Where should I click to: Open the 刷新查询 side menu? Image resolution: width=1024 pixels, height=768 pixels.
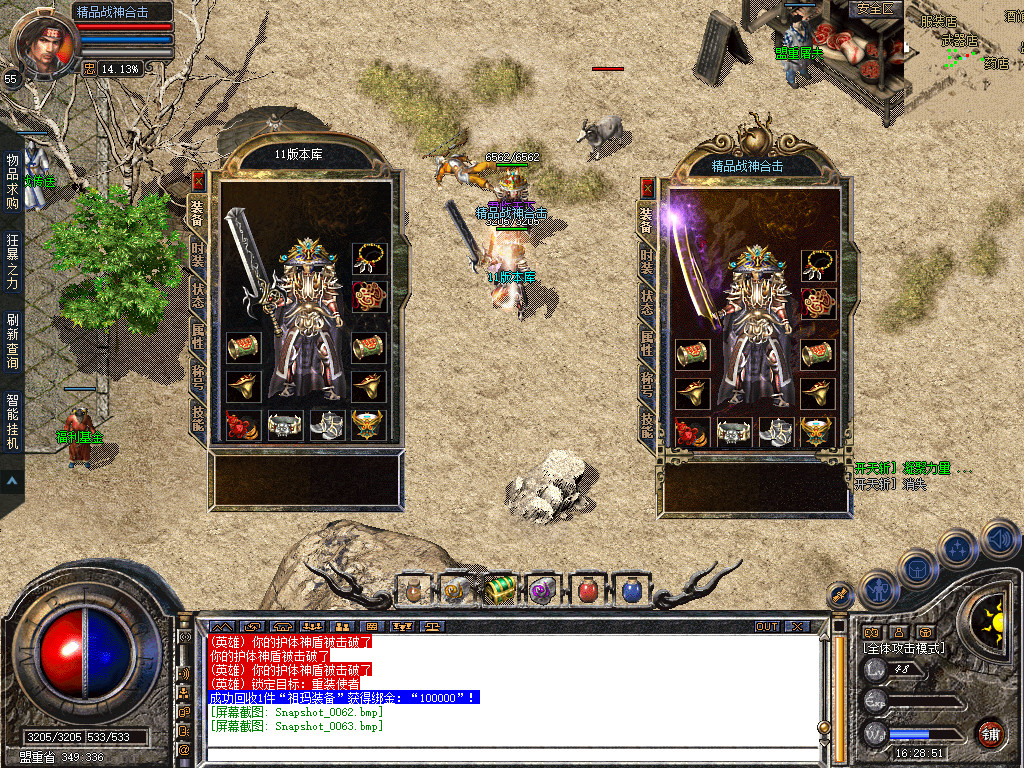tap(12, 341)
